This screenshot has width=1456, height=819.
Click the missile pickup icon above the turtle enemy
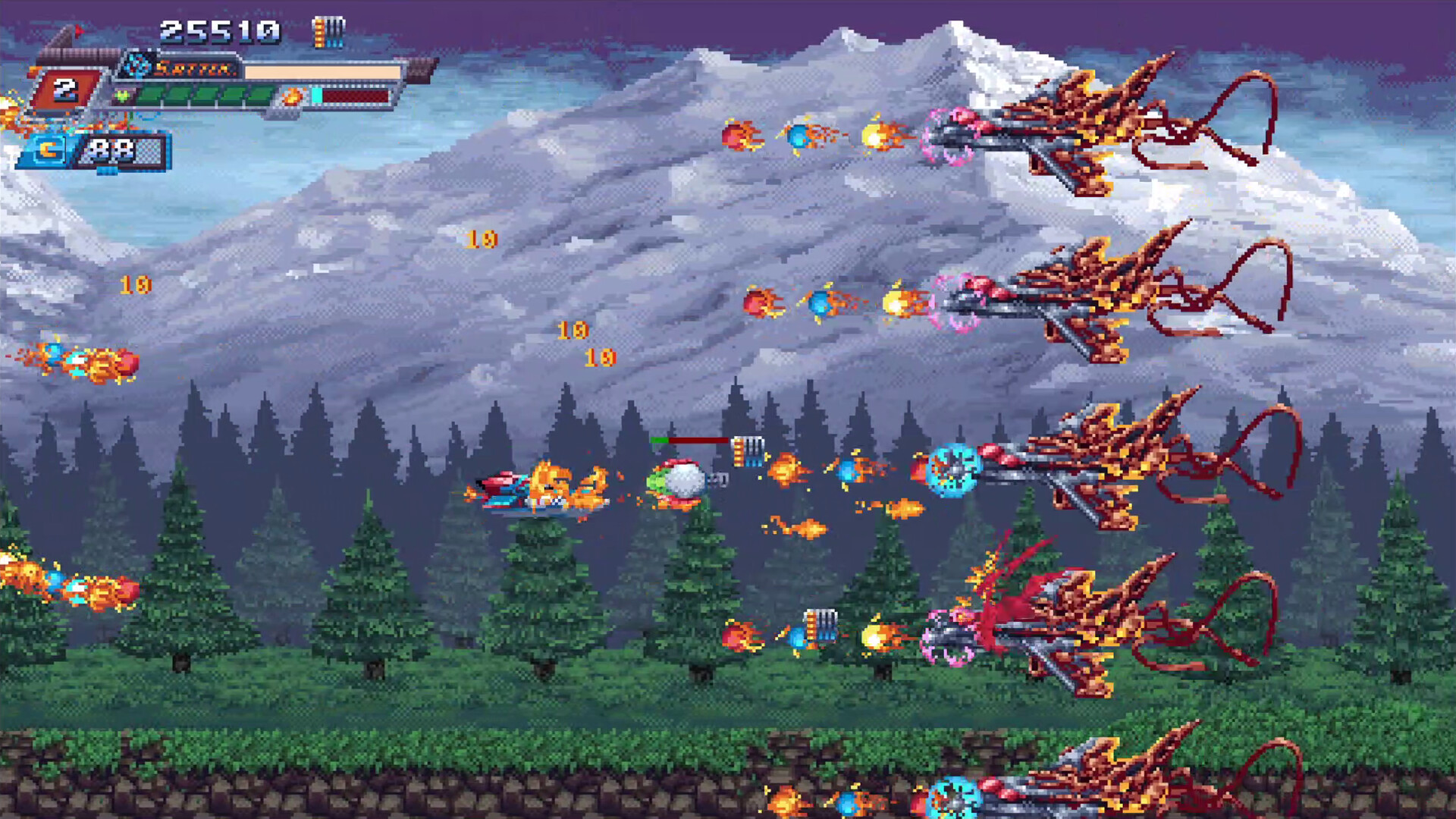pos(747,451)
